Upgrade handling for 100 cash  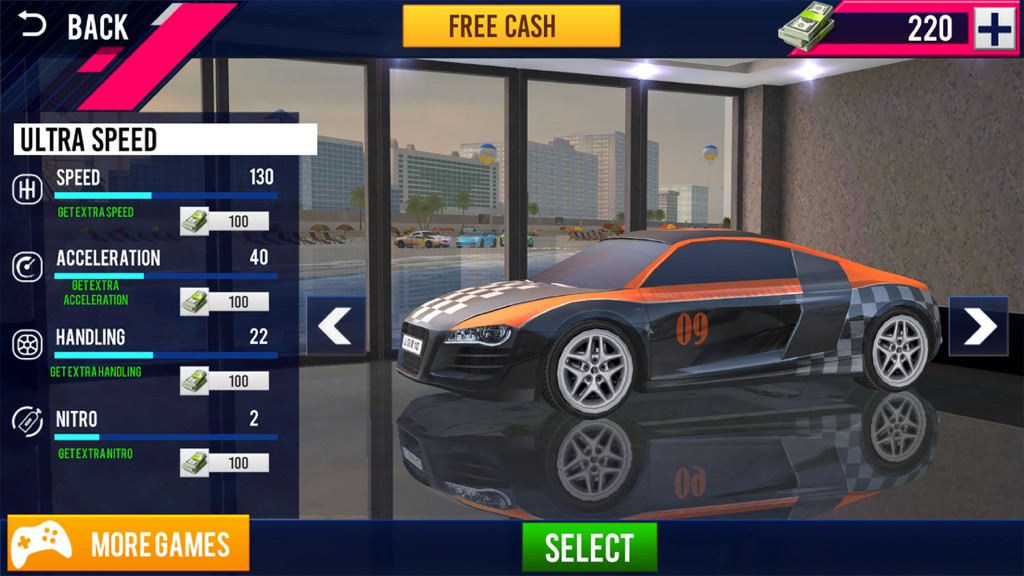click(225, 381)
